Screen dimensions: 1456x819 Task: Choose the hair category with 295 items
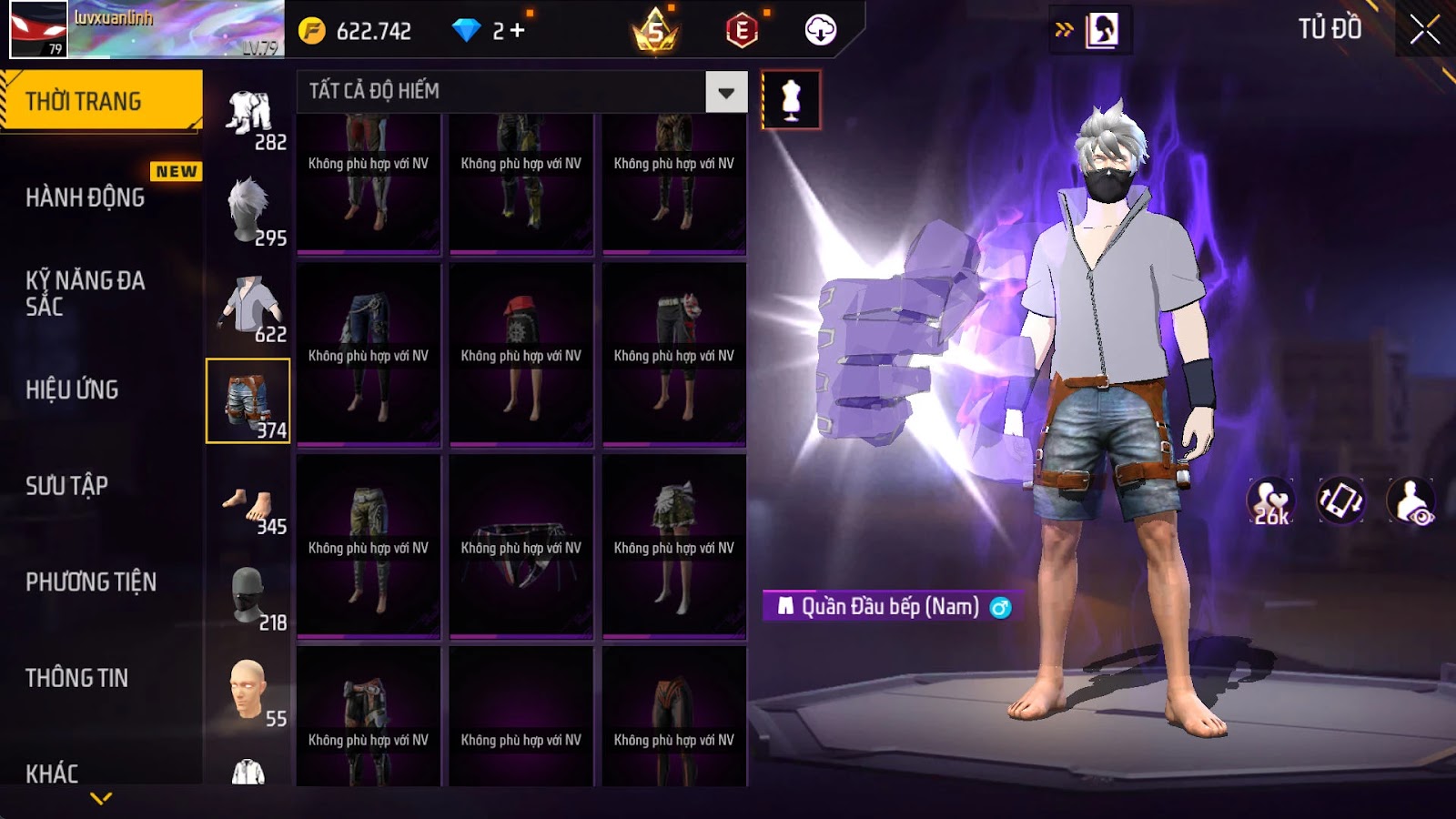click(x=248, y=210)
